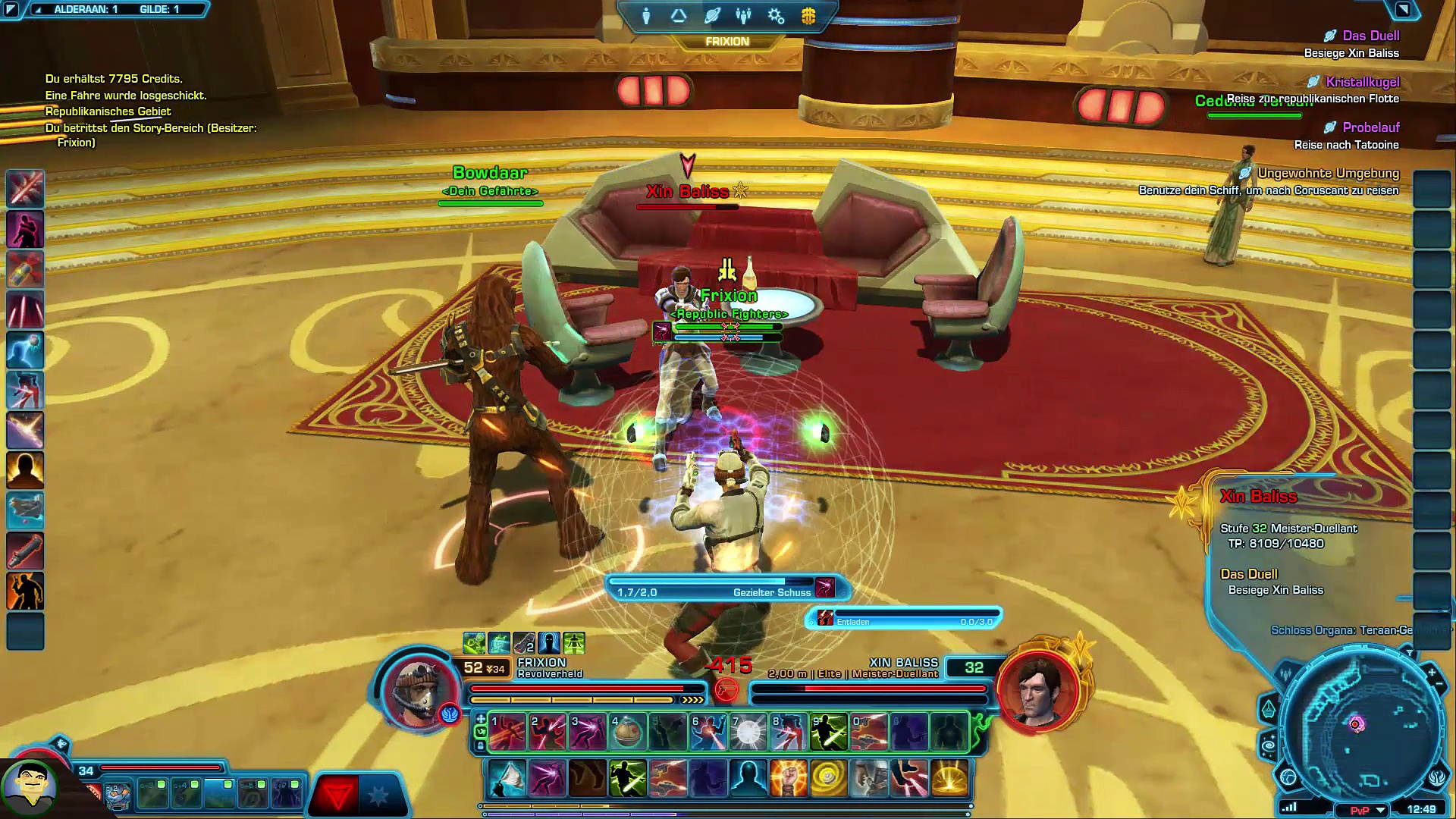This screenshot has width=1456, height=819.
Task: Open the character menu person icon
Action: coord(646,16)
